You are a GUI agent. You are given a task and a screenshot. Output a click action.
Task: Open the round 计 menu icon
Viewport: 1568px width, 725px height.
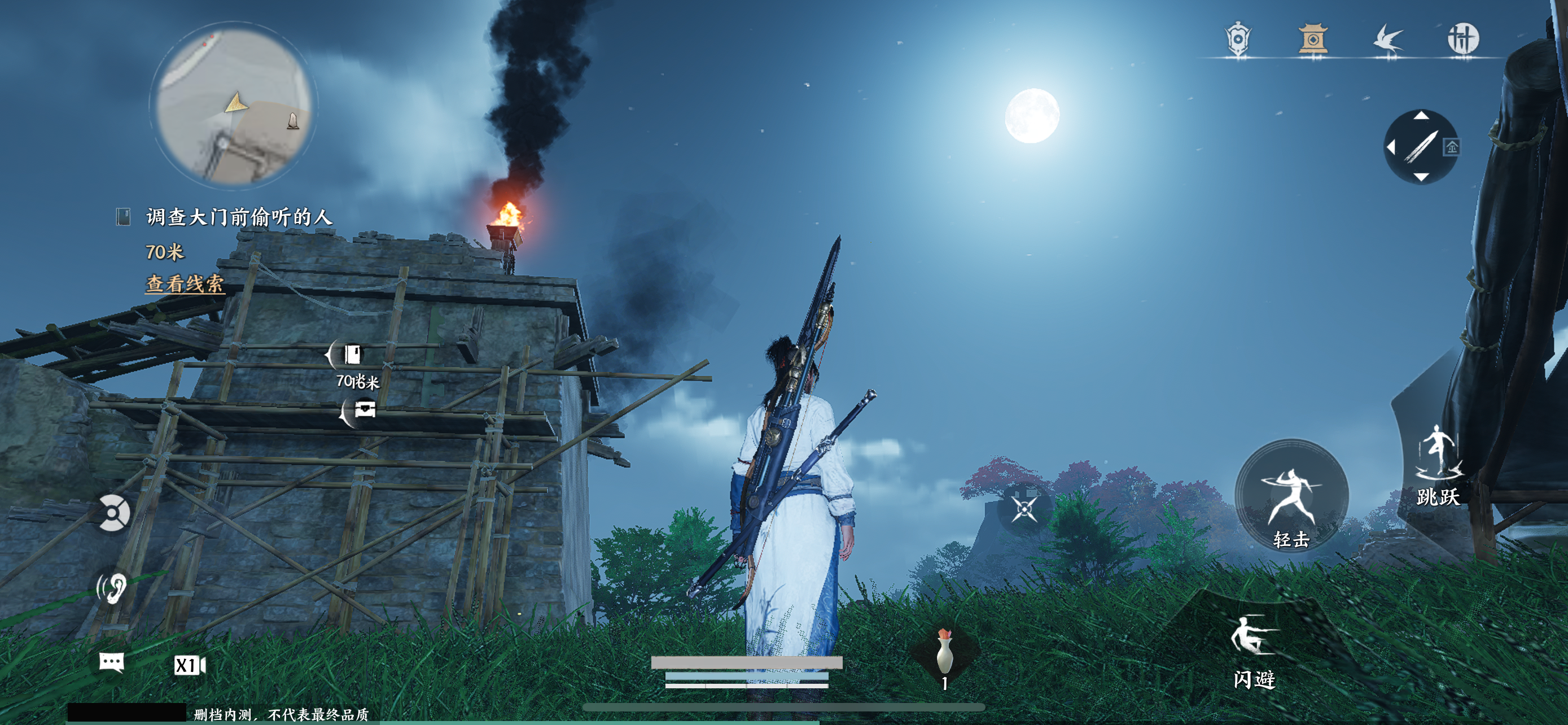click(x=1462, y=40)
